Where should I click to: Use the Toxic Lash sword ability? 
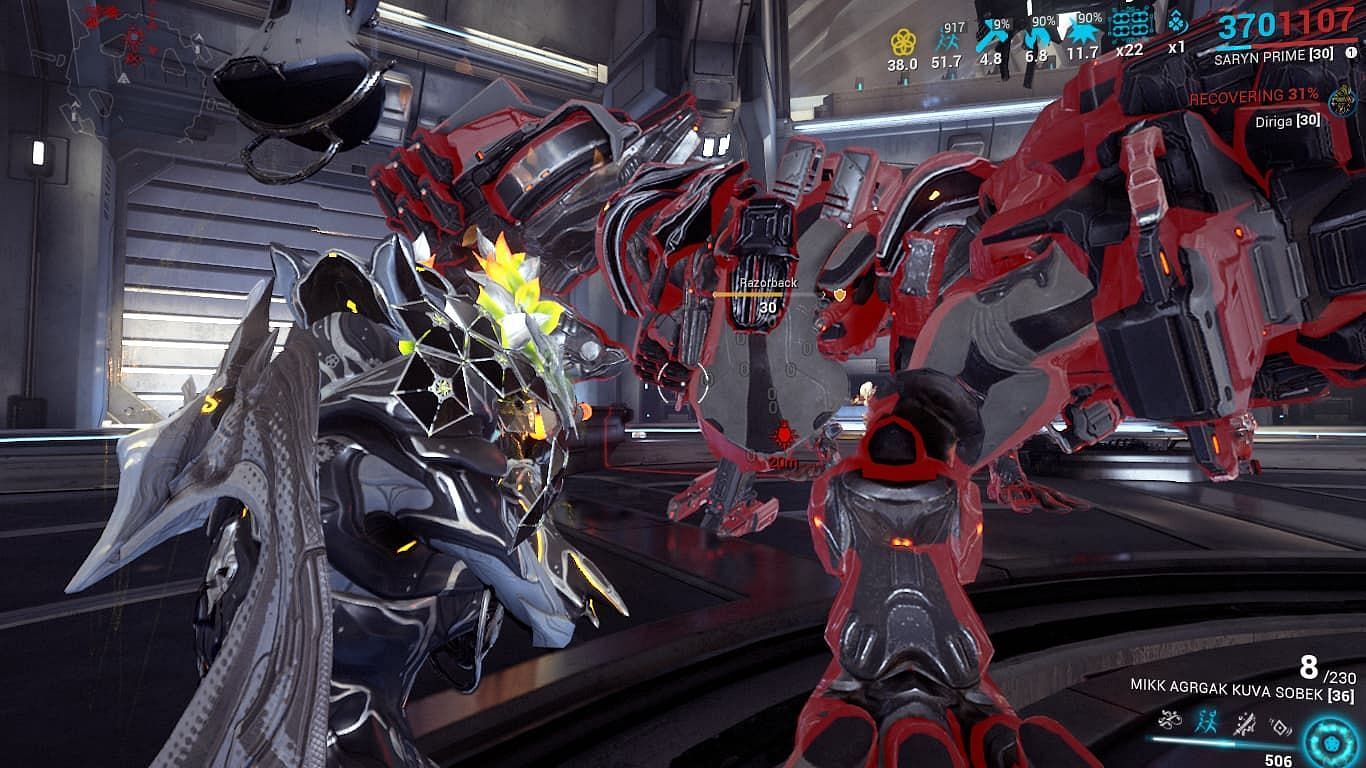[1245, 720]
